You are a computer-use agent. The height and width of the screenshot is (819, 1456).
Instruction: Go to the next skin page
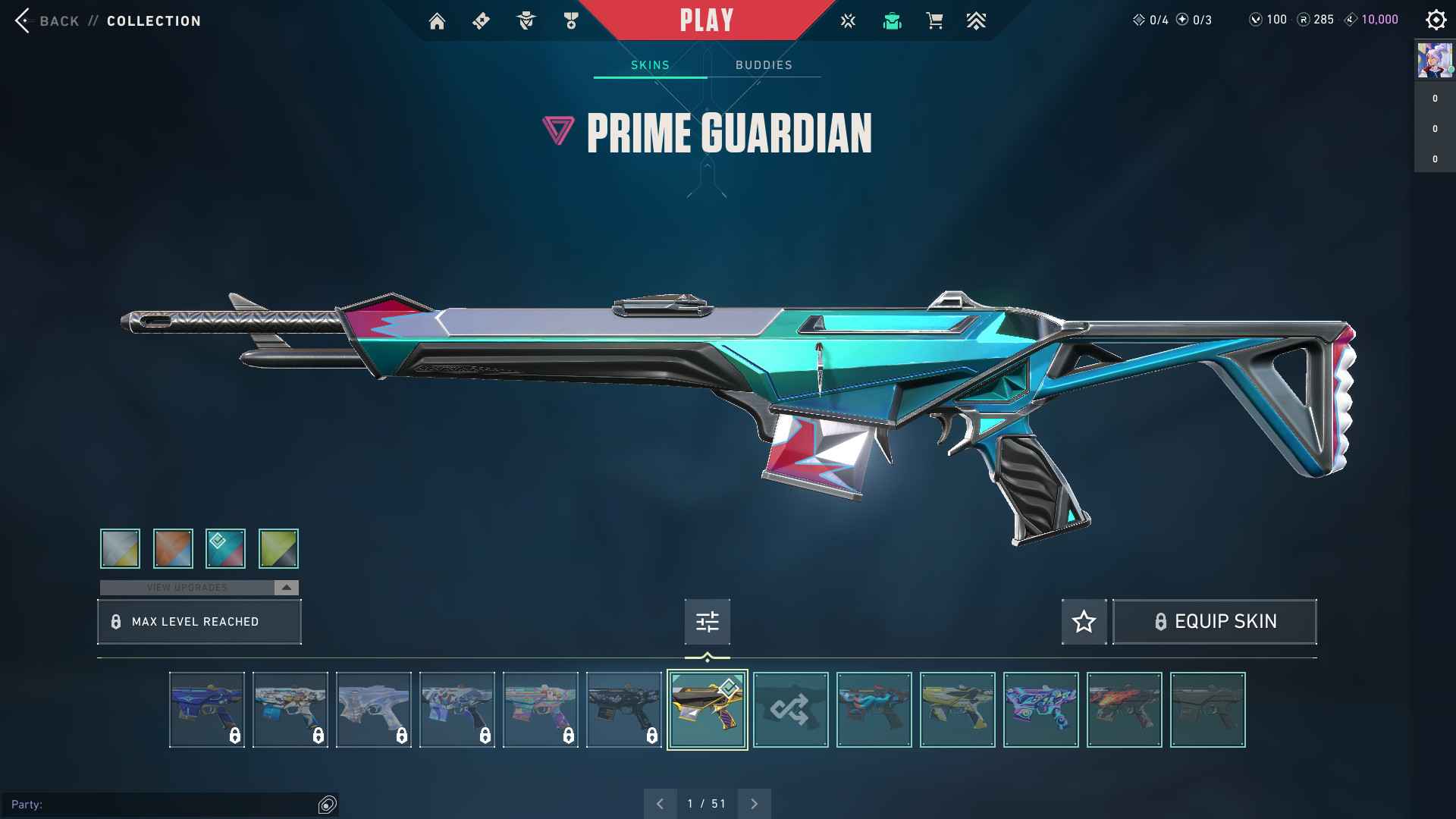(x=754, y=804)
